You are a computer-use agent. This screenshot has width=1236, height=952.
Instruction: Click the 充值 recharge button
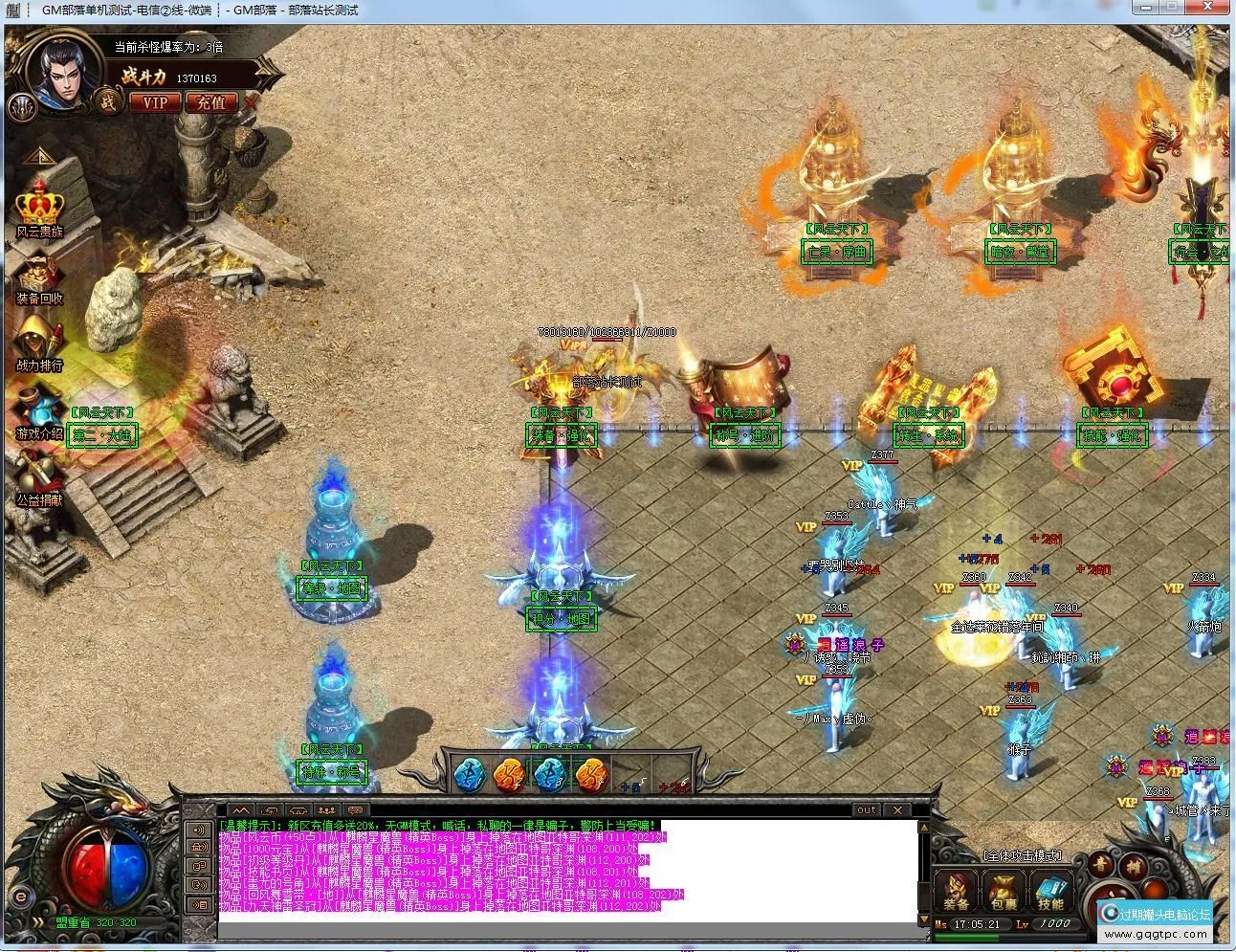tap(210, 101)
